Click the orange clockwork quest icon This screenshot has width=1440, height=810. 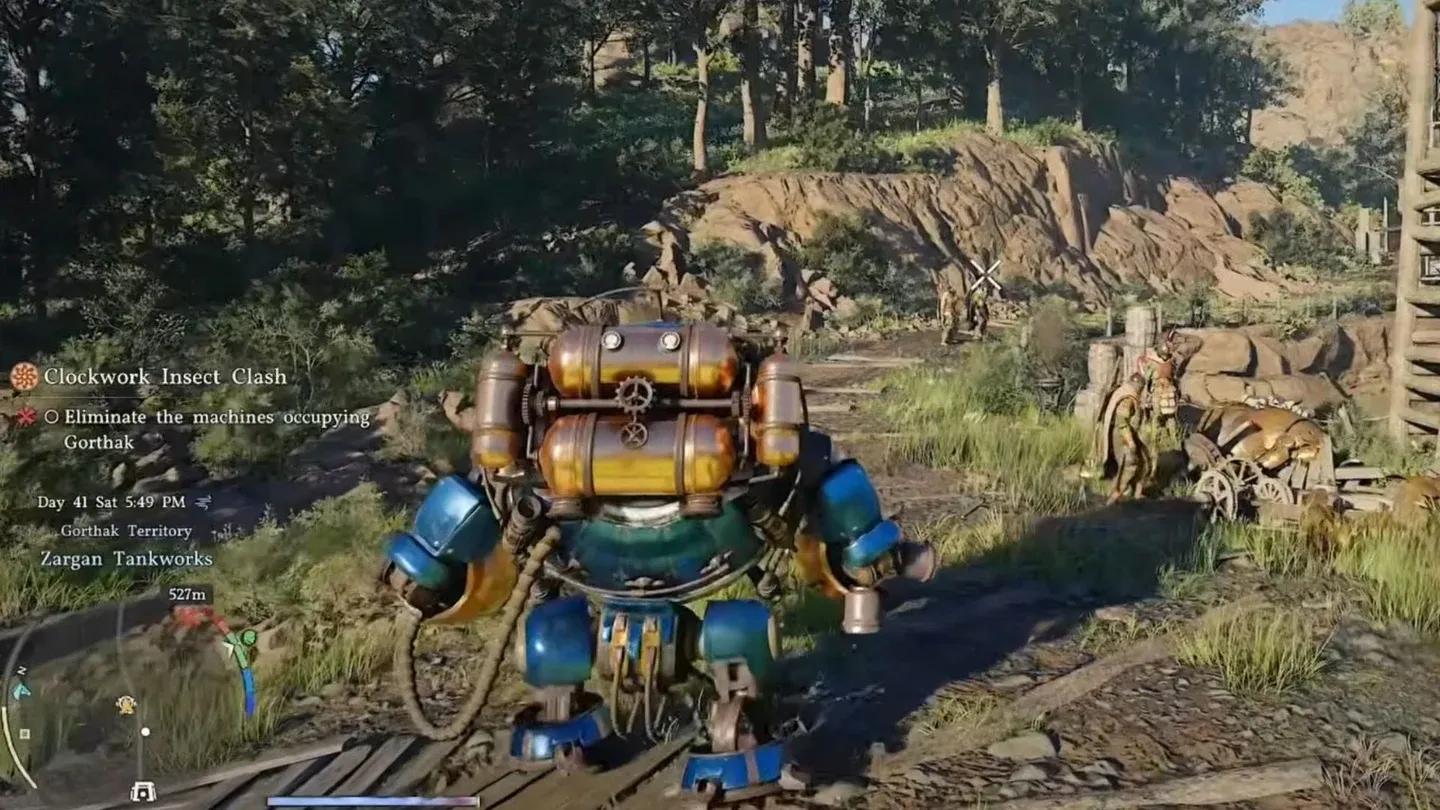[25, 377]
